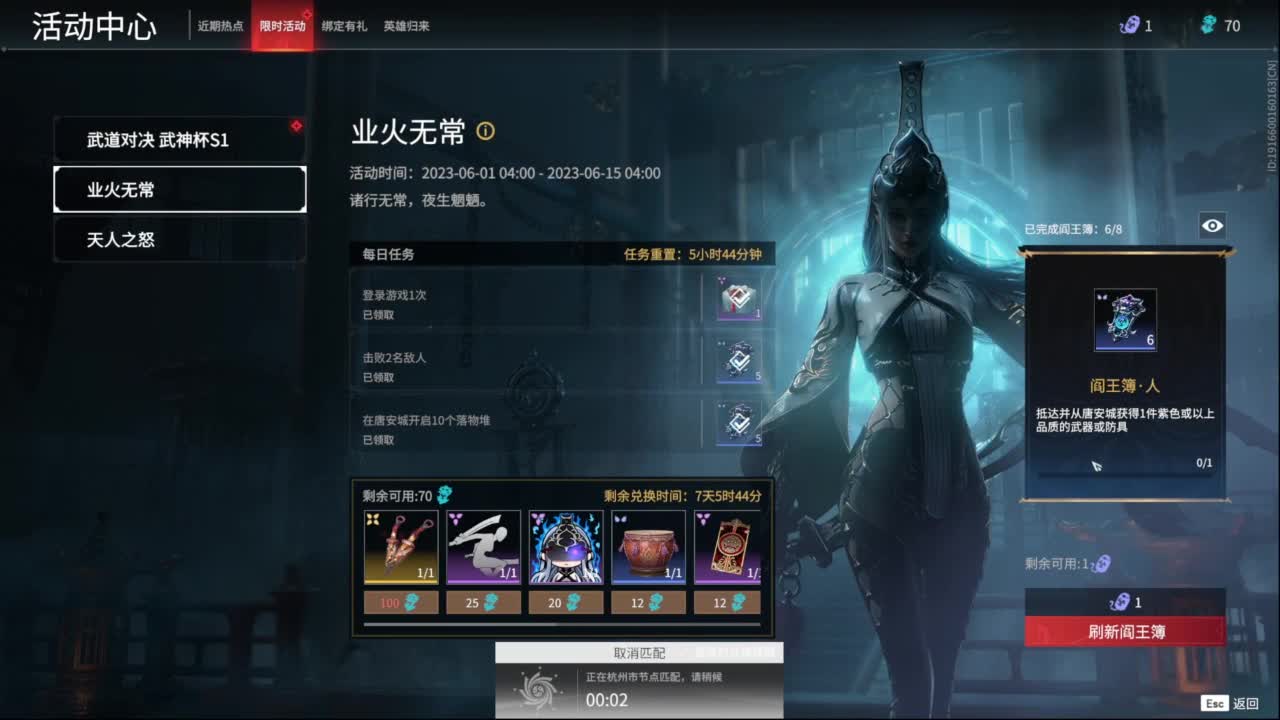Screen dimensions: 1280x720
Task: Select 武道对决 武神杯S1 in the sidebar
Action: coord(180,139)
